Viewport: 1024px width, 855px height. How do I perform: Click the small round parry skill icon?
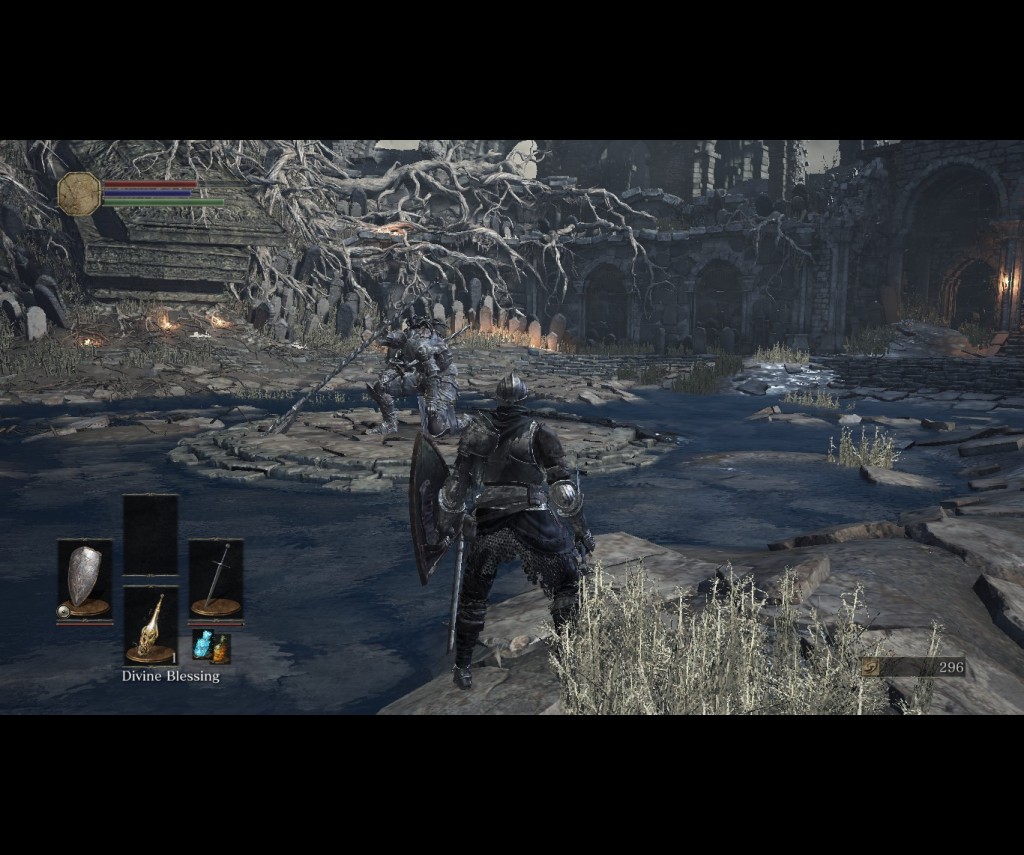(64, 610)
